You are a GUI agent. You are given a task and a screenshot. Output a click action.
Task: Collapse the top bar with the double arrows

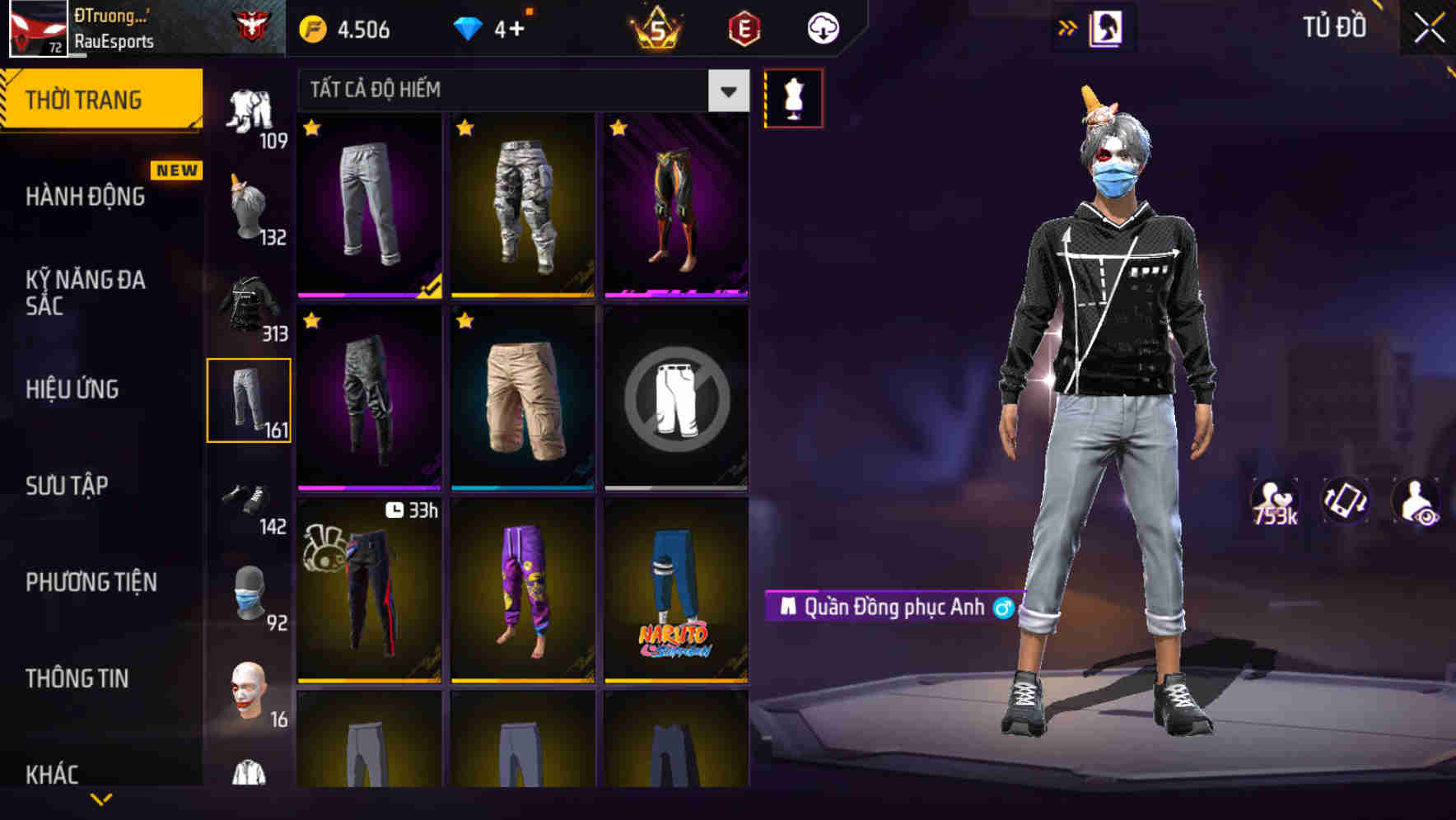pyautogui.click(x=1067, y=26)
